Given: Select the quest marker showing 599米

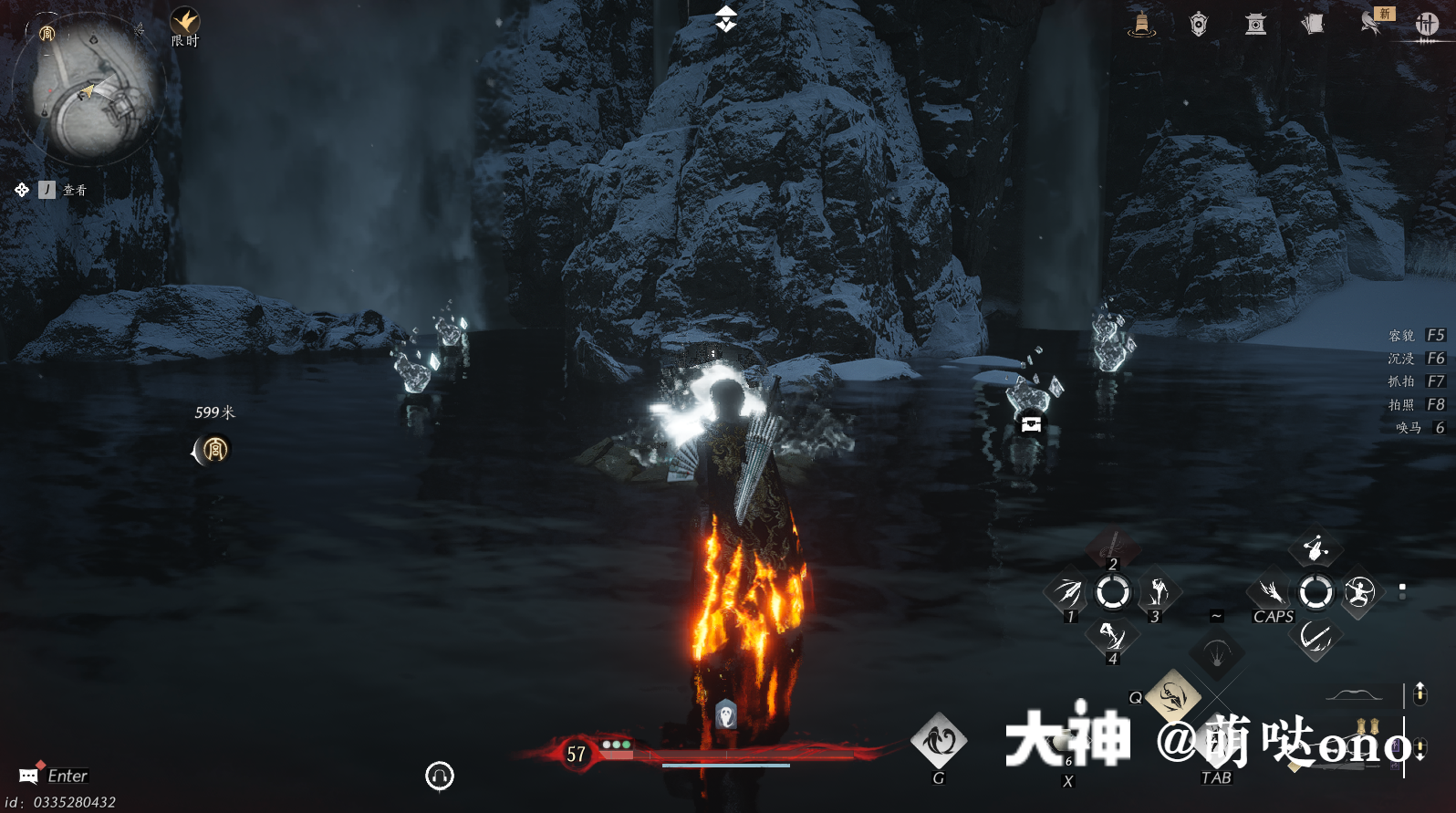Looking at the screenshot, I should click(x=214, y=448).
